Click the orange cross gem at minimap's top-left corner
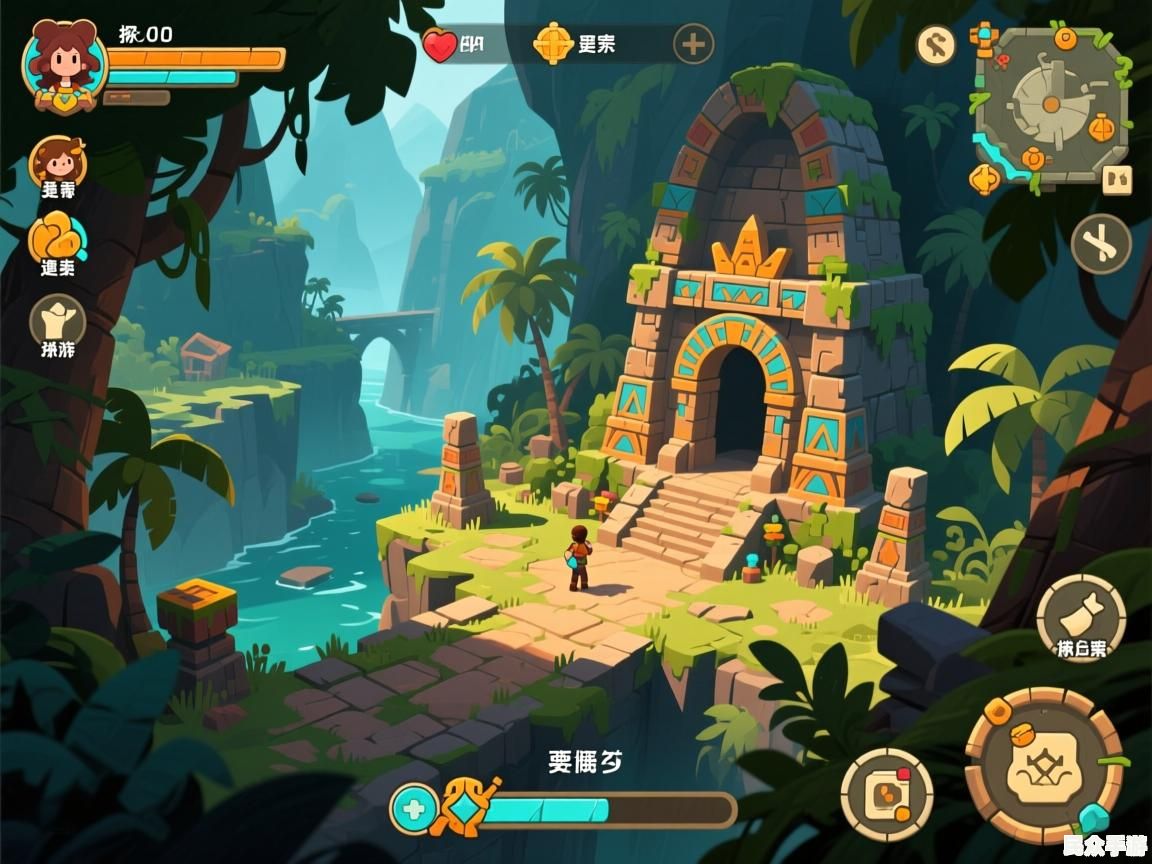 (x=983, y=39)
